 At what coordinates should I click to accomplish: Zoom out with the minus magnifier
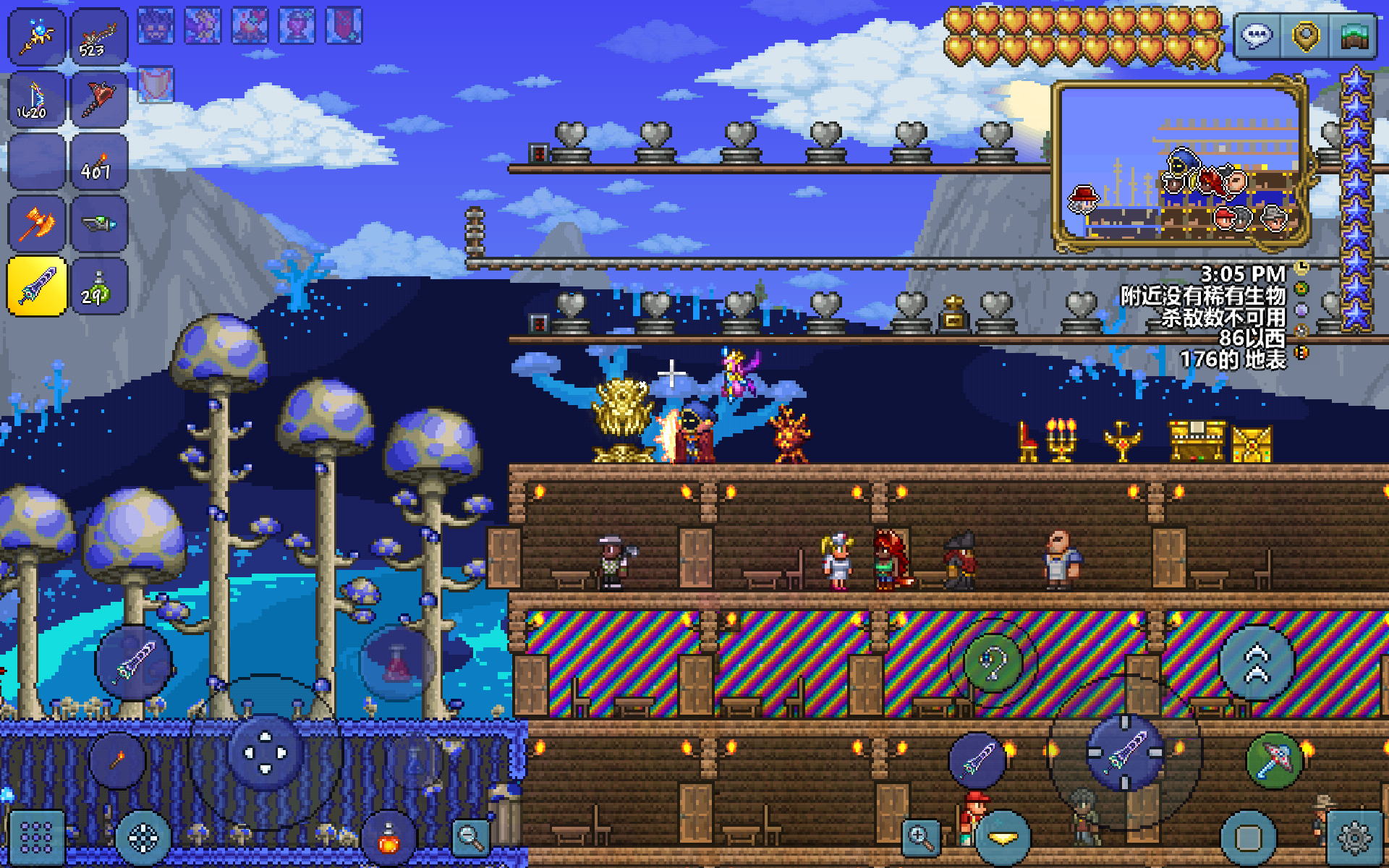tap(470, 838)
